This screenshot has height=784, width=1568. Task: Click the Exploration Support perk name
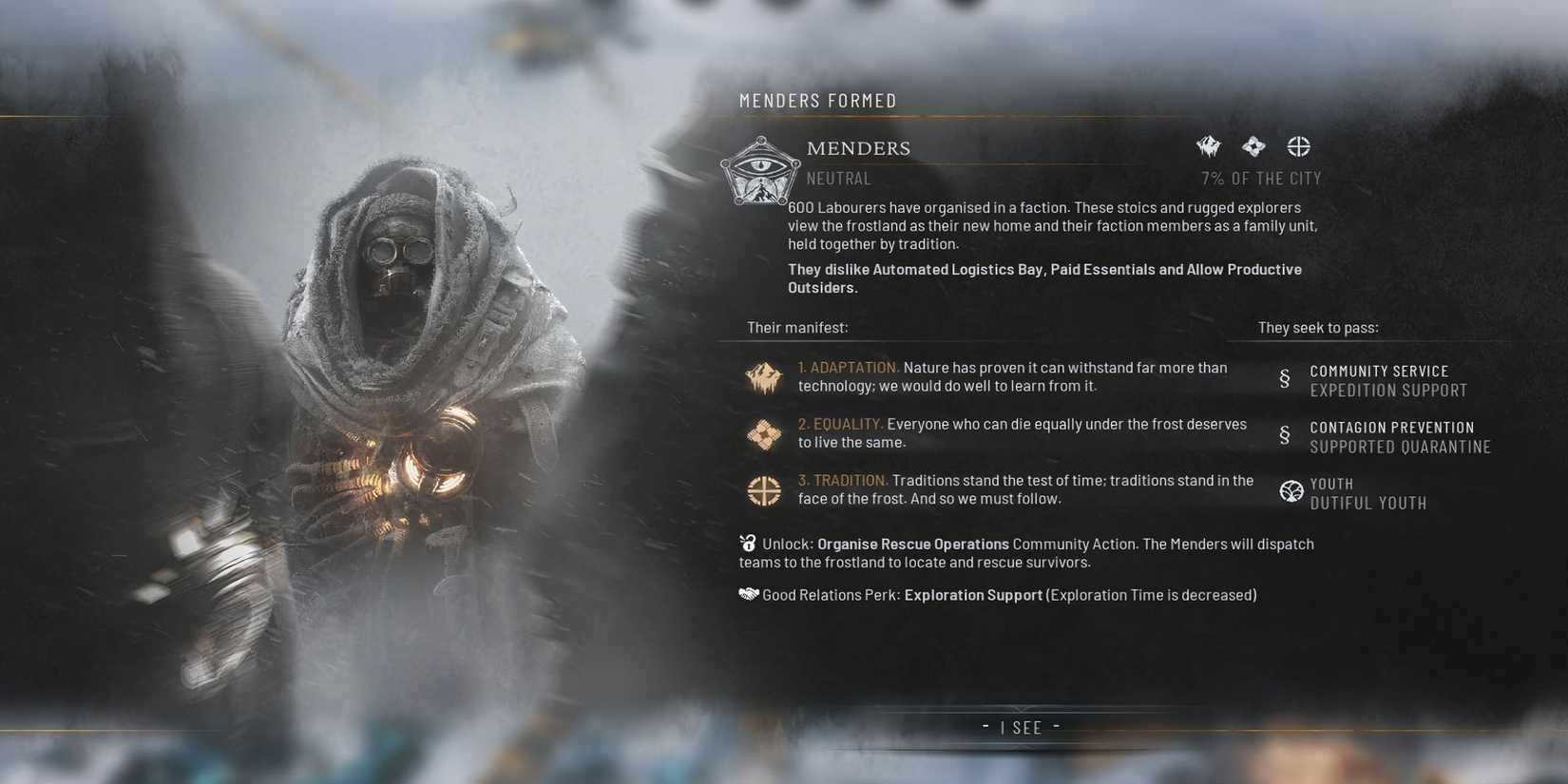972,594
